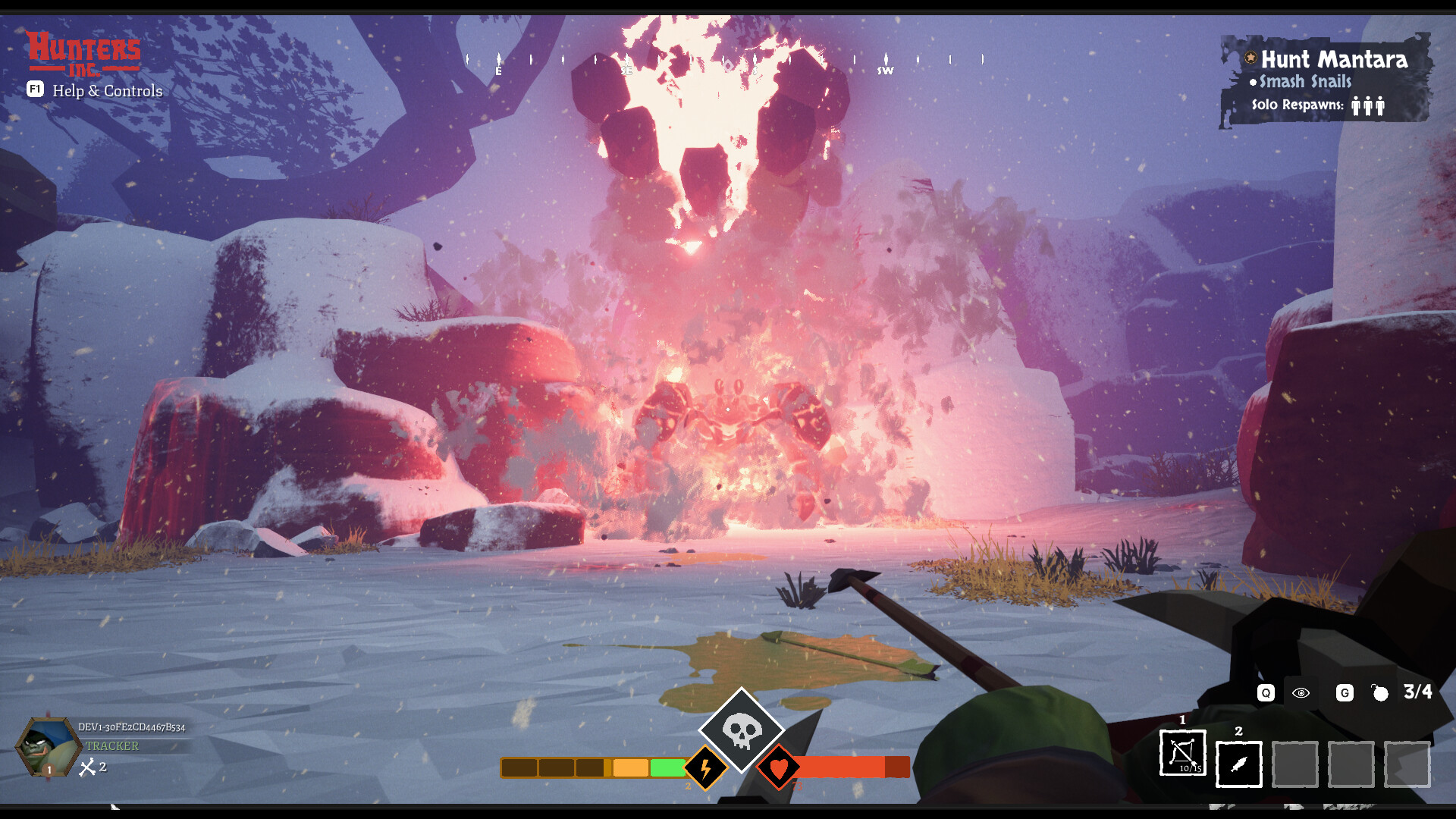The width and height of the screenshot is (1456, 819).
Task: Click the bomb grenade icon
Action: pos(1380,693)
